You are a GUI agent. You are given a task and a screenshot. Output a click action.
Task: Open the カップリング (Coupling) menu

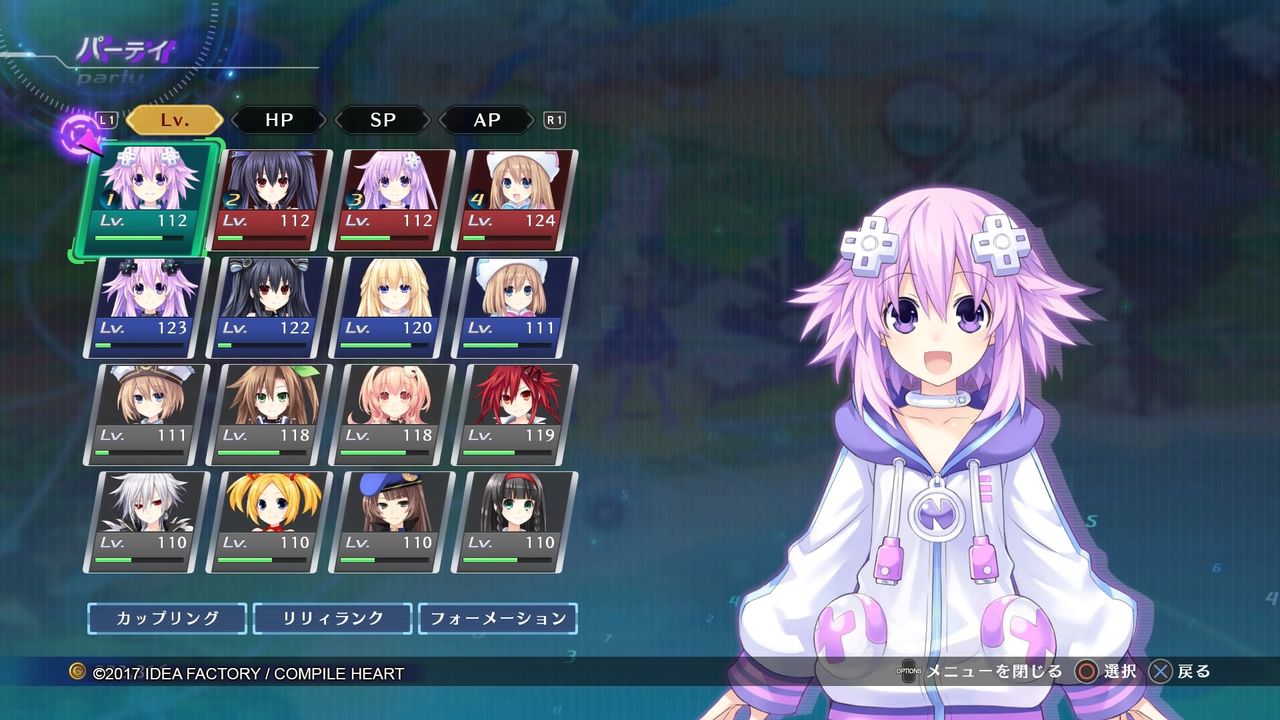(166, 619)
